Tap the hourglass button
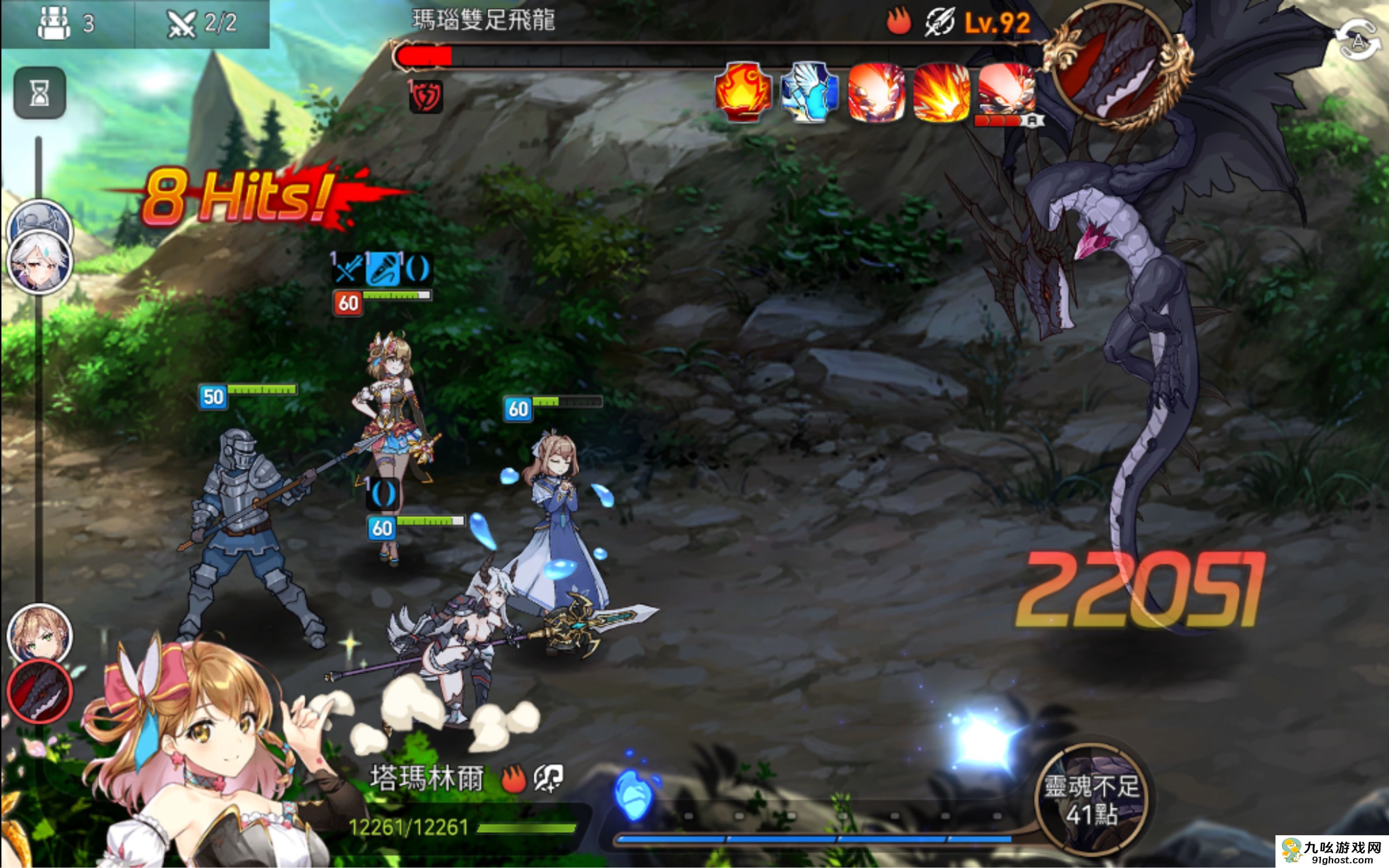 coord(40,93)
